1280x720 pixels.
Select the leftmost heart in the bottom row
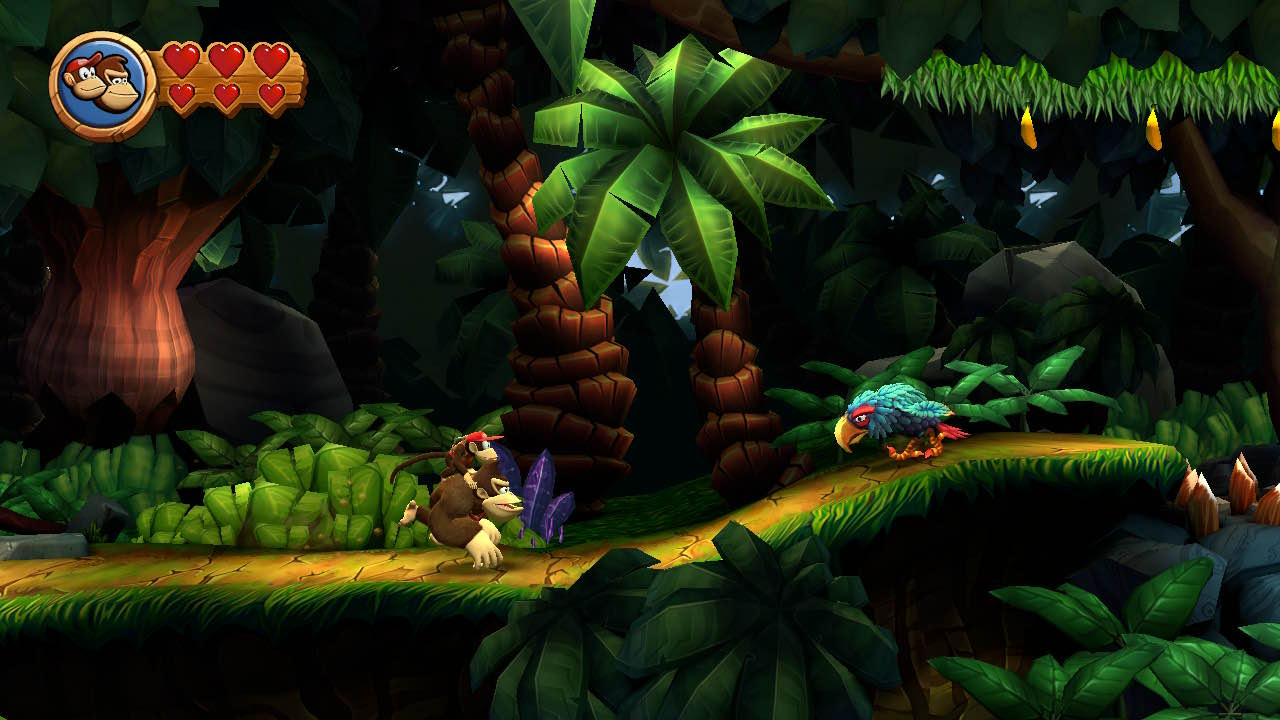[181, 94]
